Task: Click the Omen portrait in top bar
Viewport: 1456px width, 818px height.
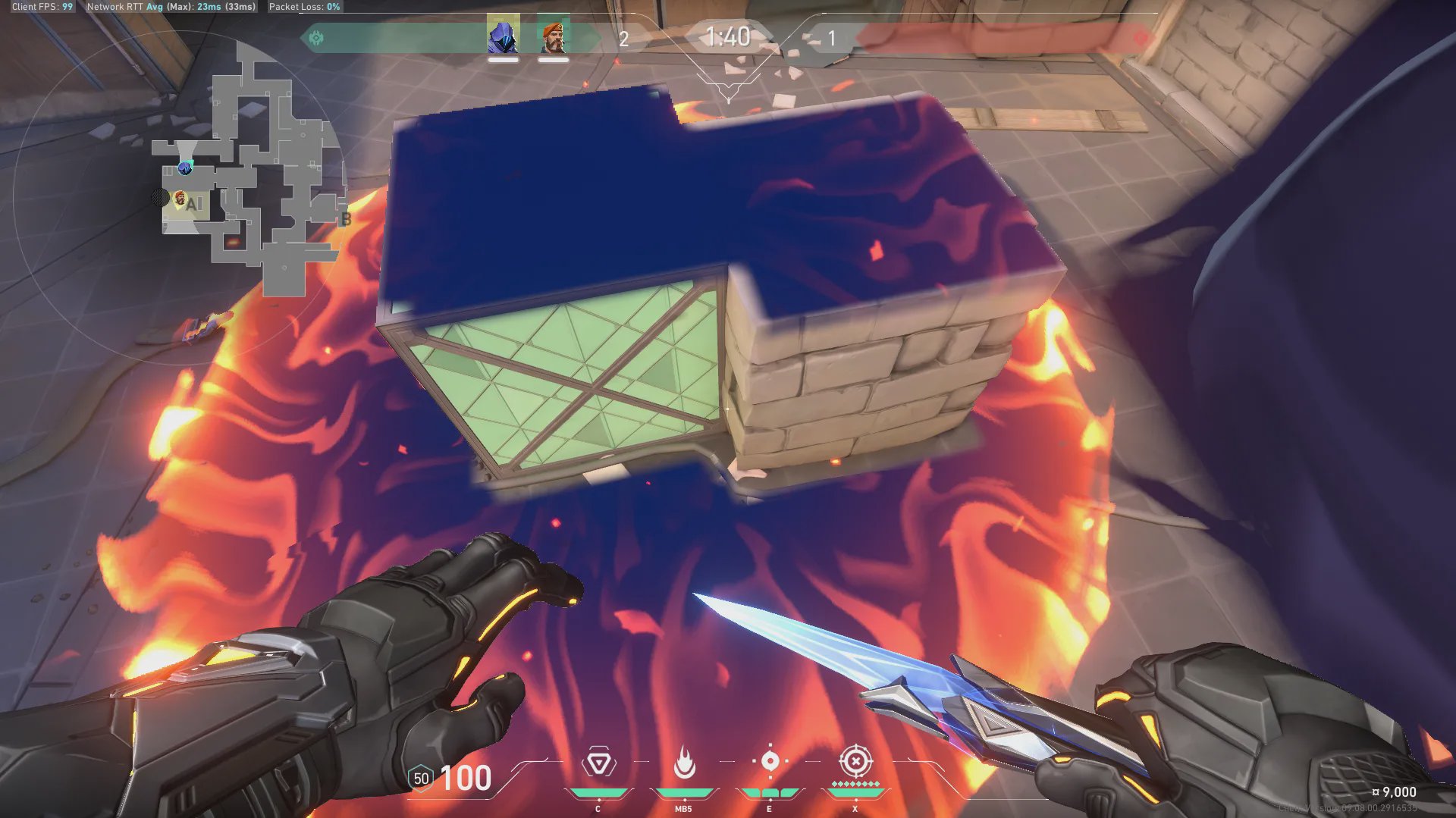Action: coord(503,36)
